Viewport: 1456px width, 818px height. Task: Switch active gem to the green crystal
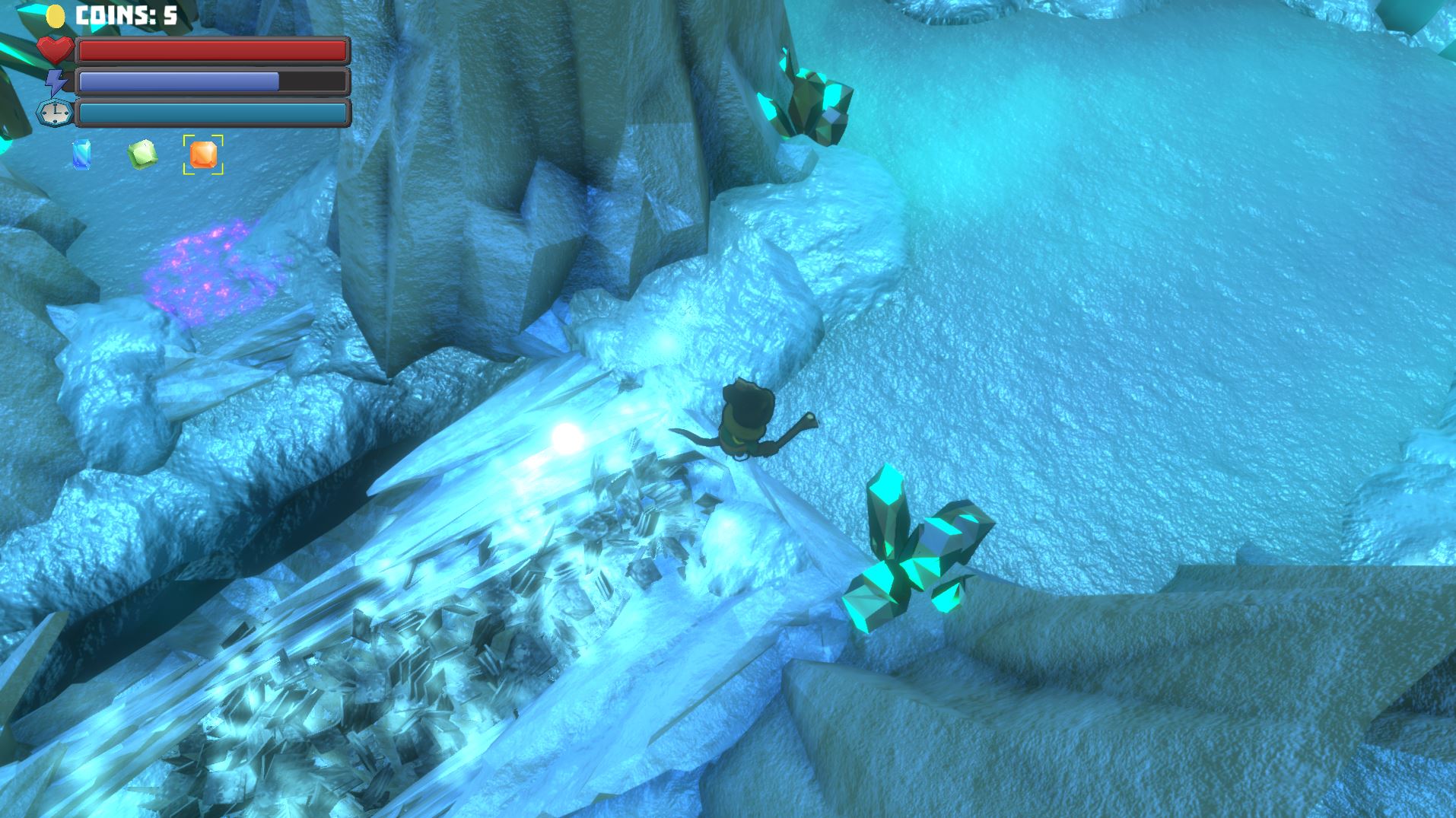point(141,155)
